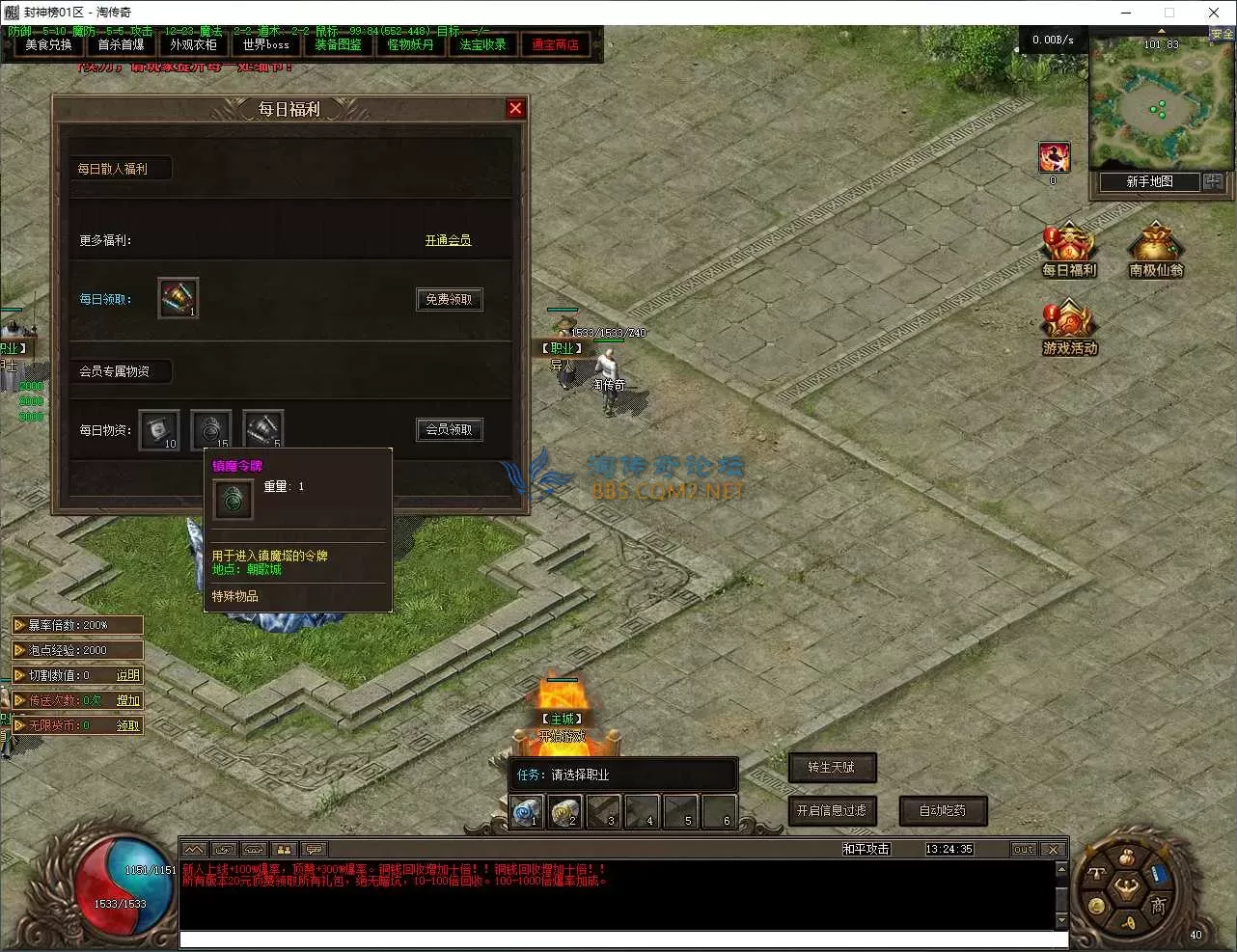Click the 每日福利 HUD icon

point(1068,251)
